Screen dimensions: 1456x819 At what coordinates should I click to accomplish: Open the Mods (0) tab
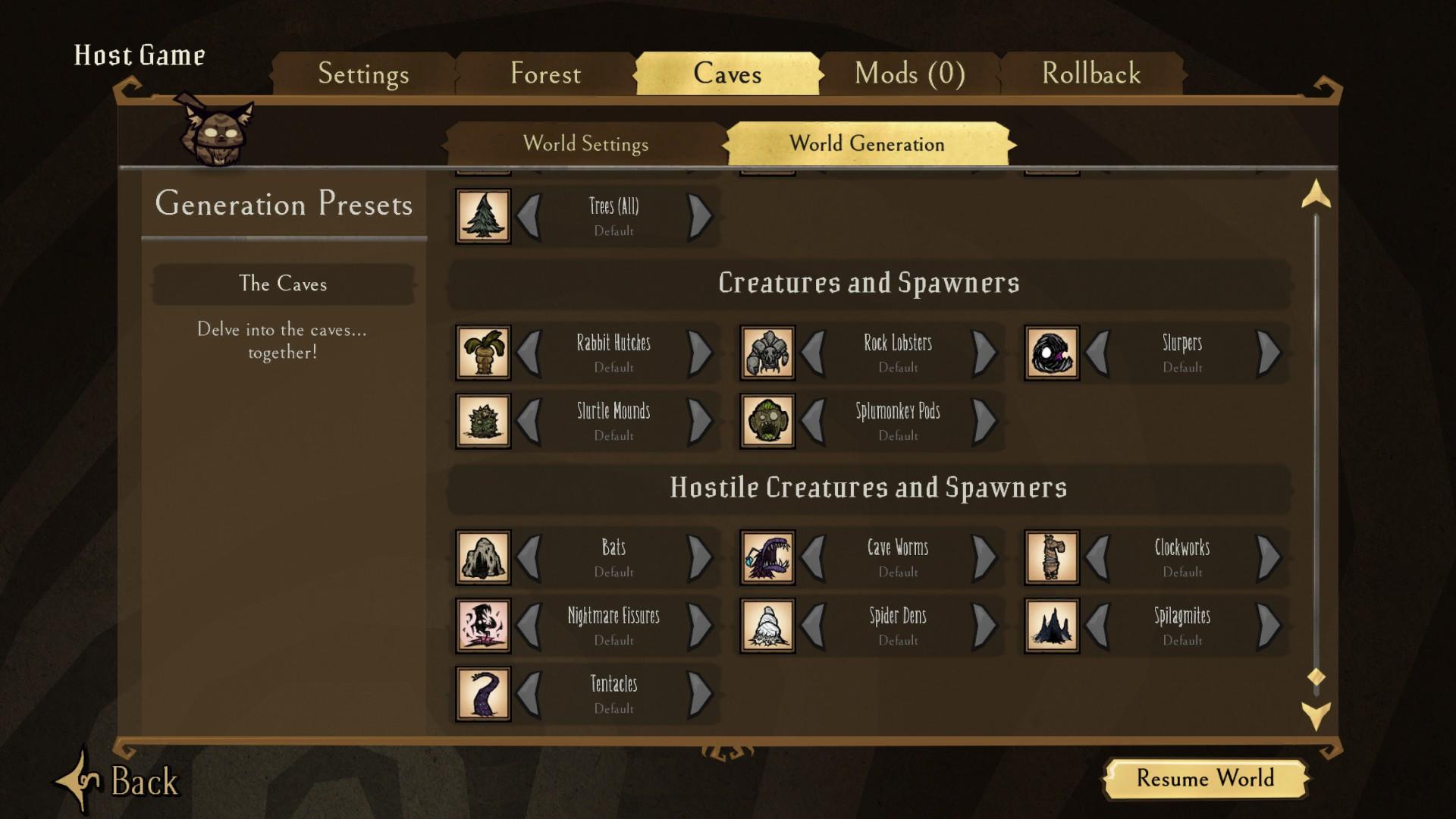909,74
